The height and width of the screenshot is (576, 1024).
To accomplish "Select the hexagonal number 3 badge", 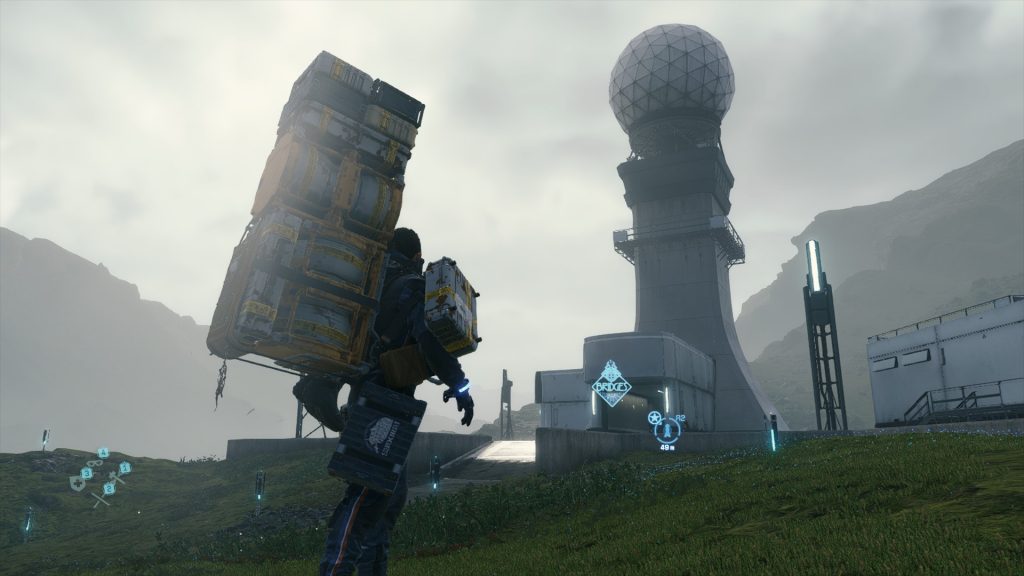I will pos(87,473).
